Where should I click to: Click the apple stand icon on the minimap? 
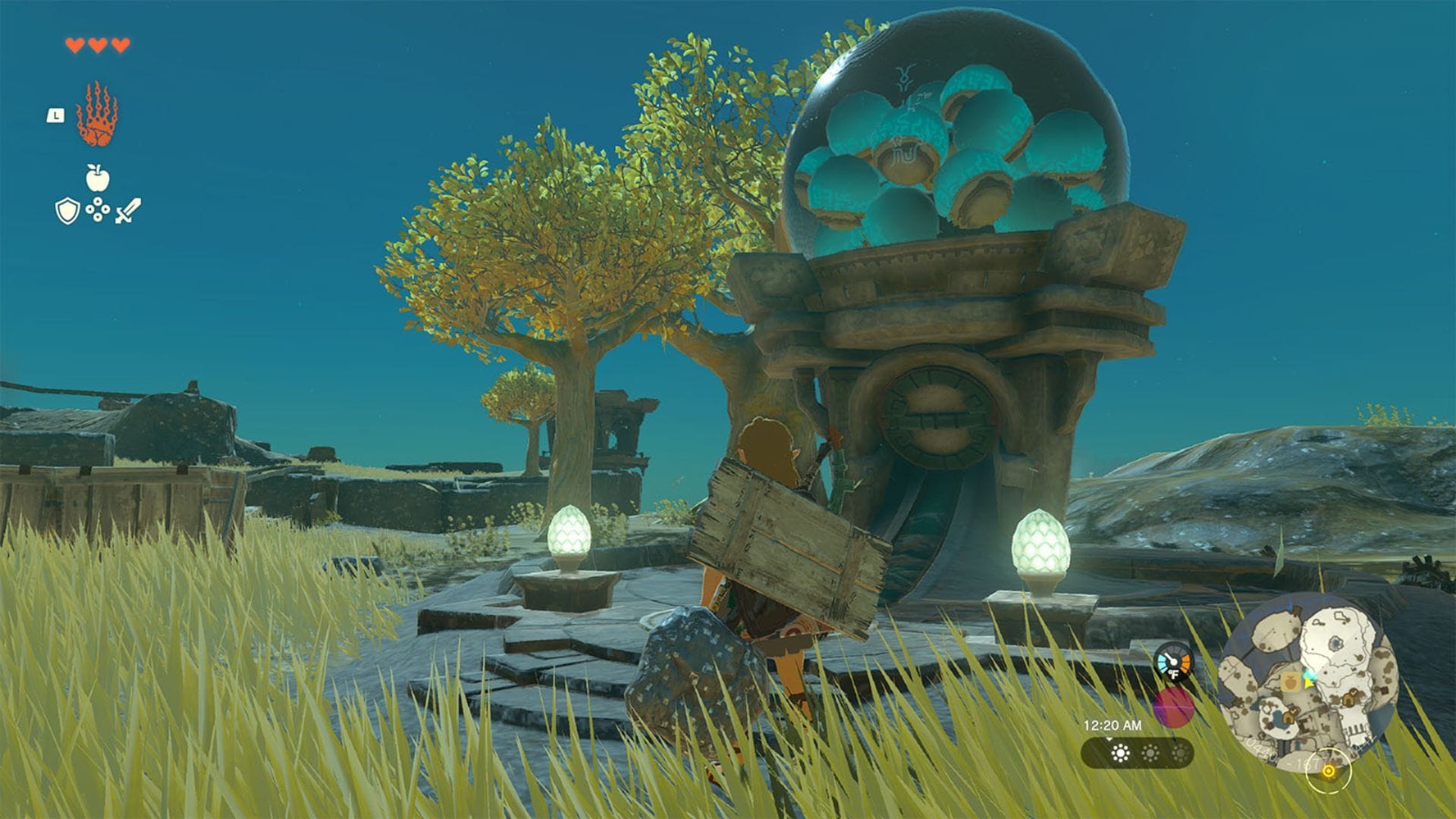coord(1291,681)
